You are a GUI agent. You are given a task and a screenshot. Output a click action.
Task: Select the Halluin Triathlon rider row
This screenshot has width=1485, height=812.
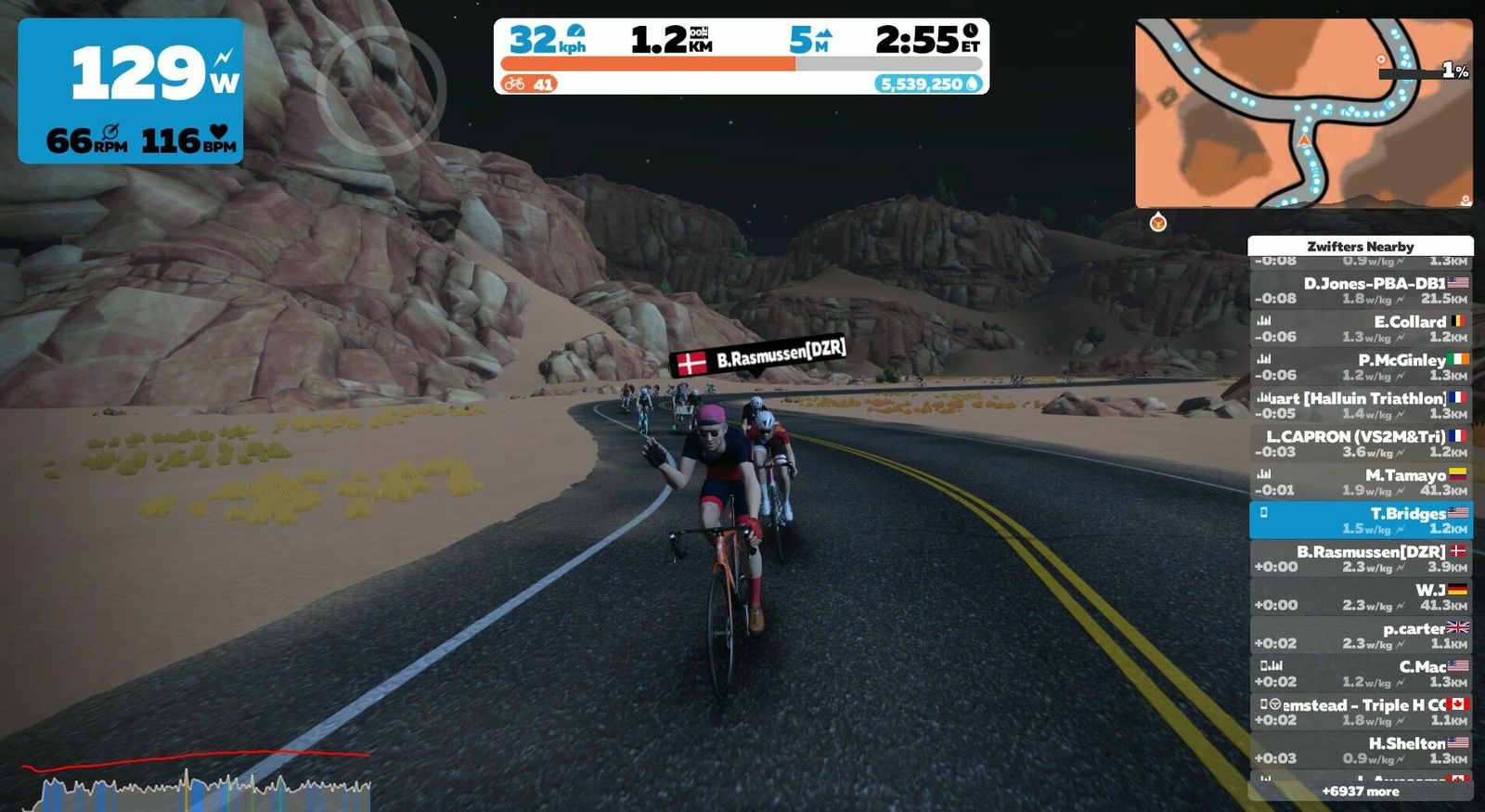1361,406
